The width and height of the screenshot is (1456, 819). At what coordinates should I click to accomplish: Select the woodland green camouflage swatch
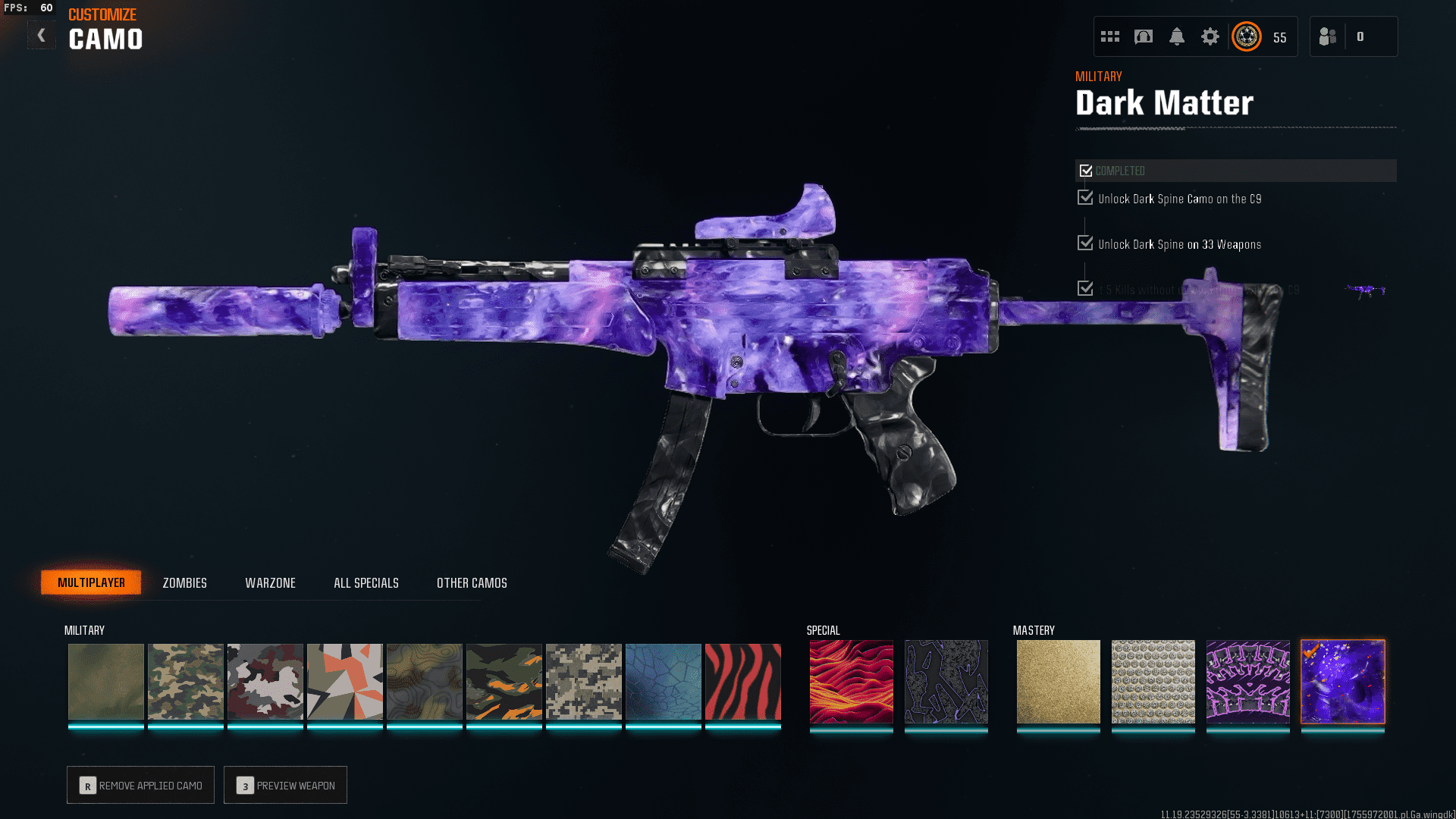click(186, 681)
